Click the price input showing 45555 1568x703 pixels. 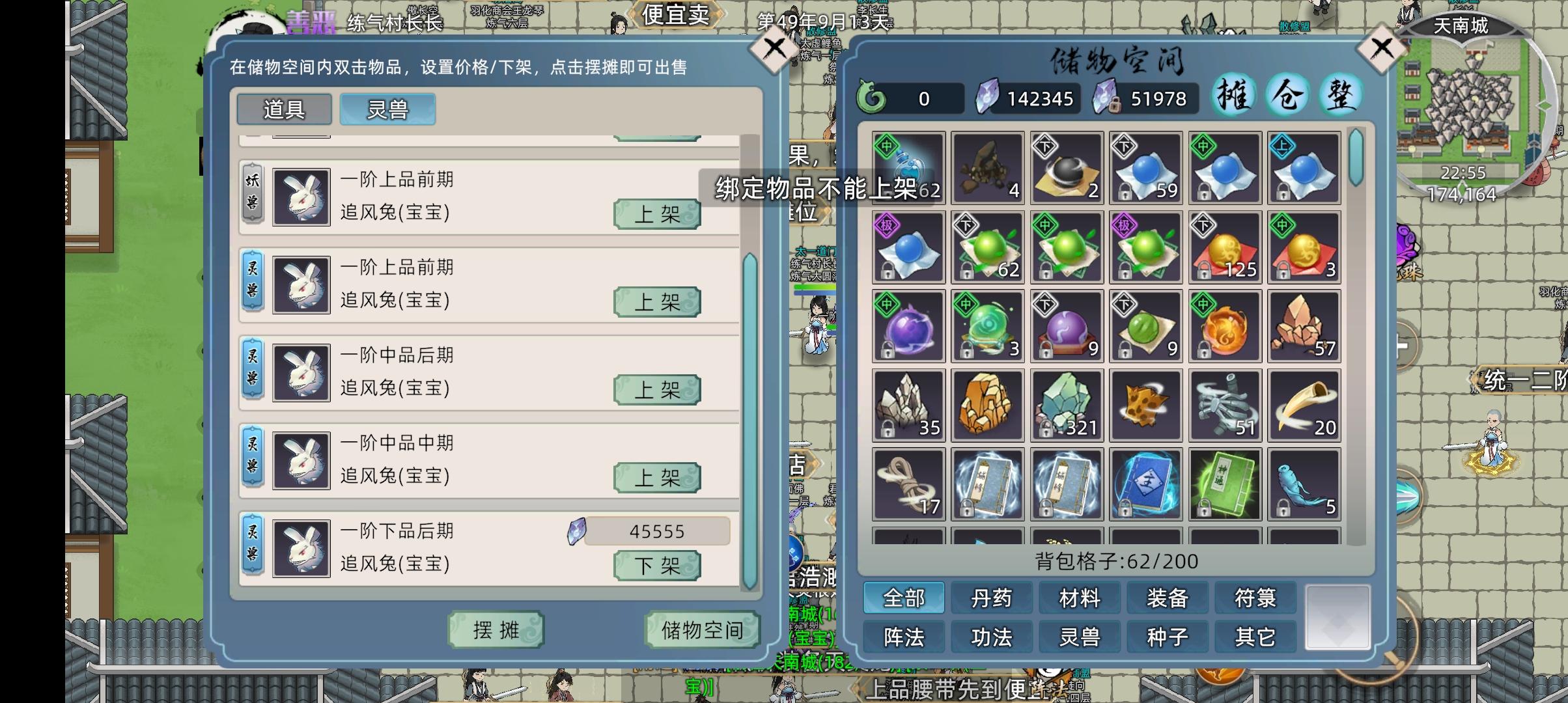click(x=657, y=531)
